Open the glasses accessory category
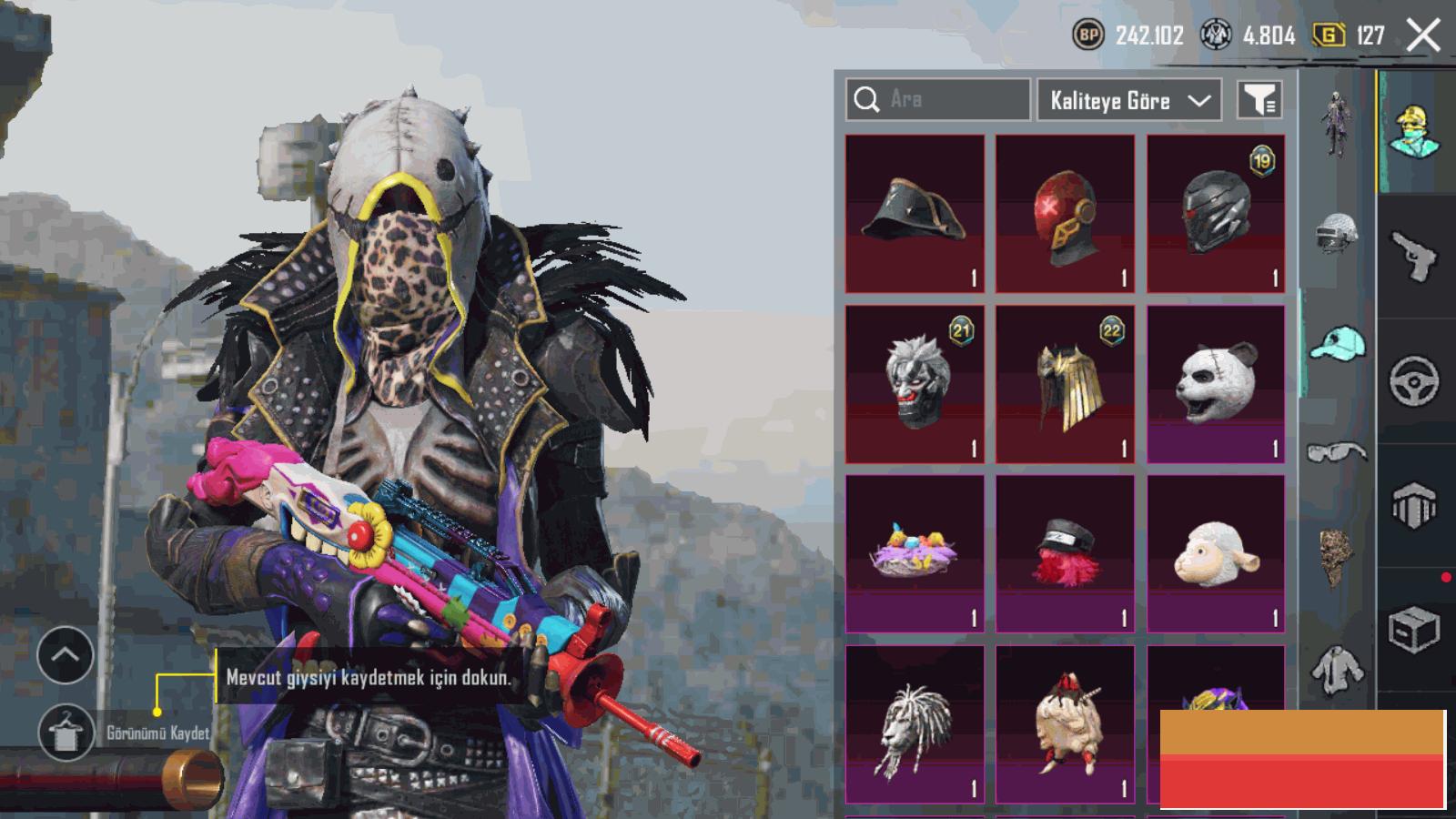Screen dimensions: 1456x819 pos(1337,452)
